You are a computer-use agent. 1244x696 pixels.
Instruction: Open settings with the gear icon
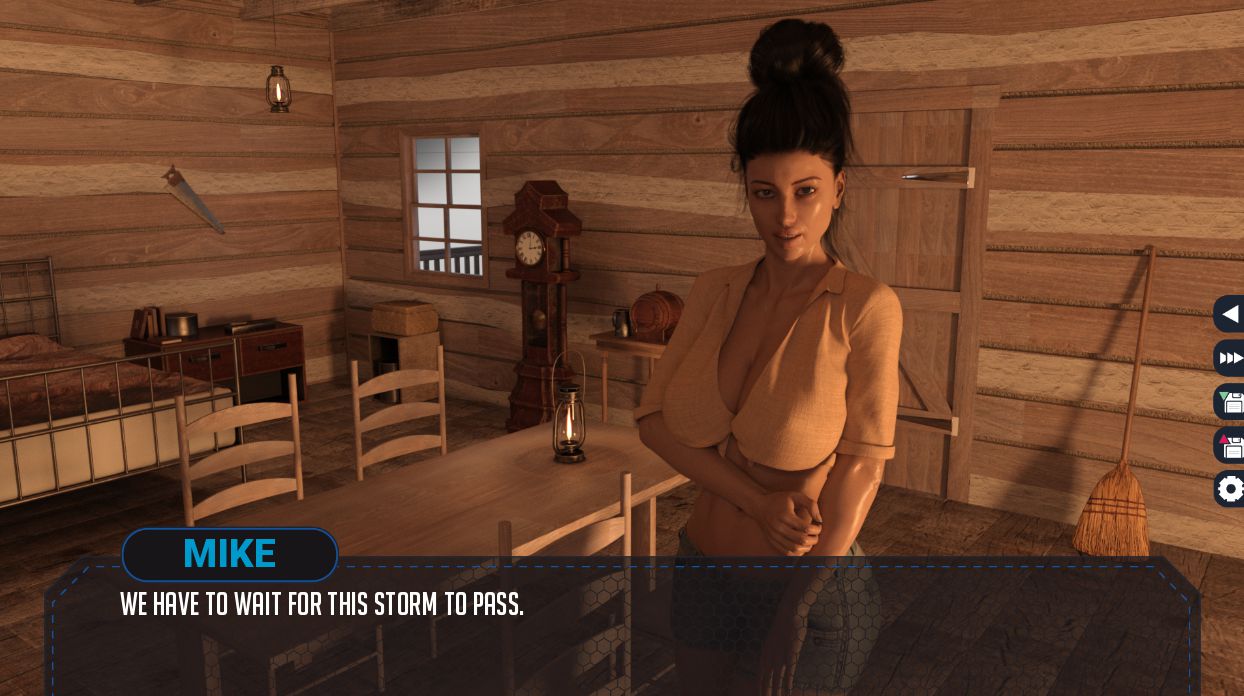coord(1231,489)
